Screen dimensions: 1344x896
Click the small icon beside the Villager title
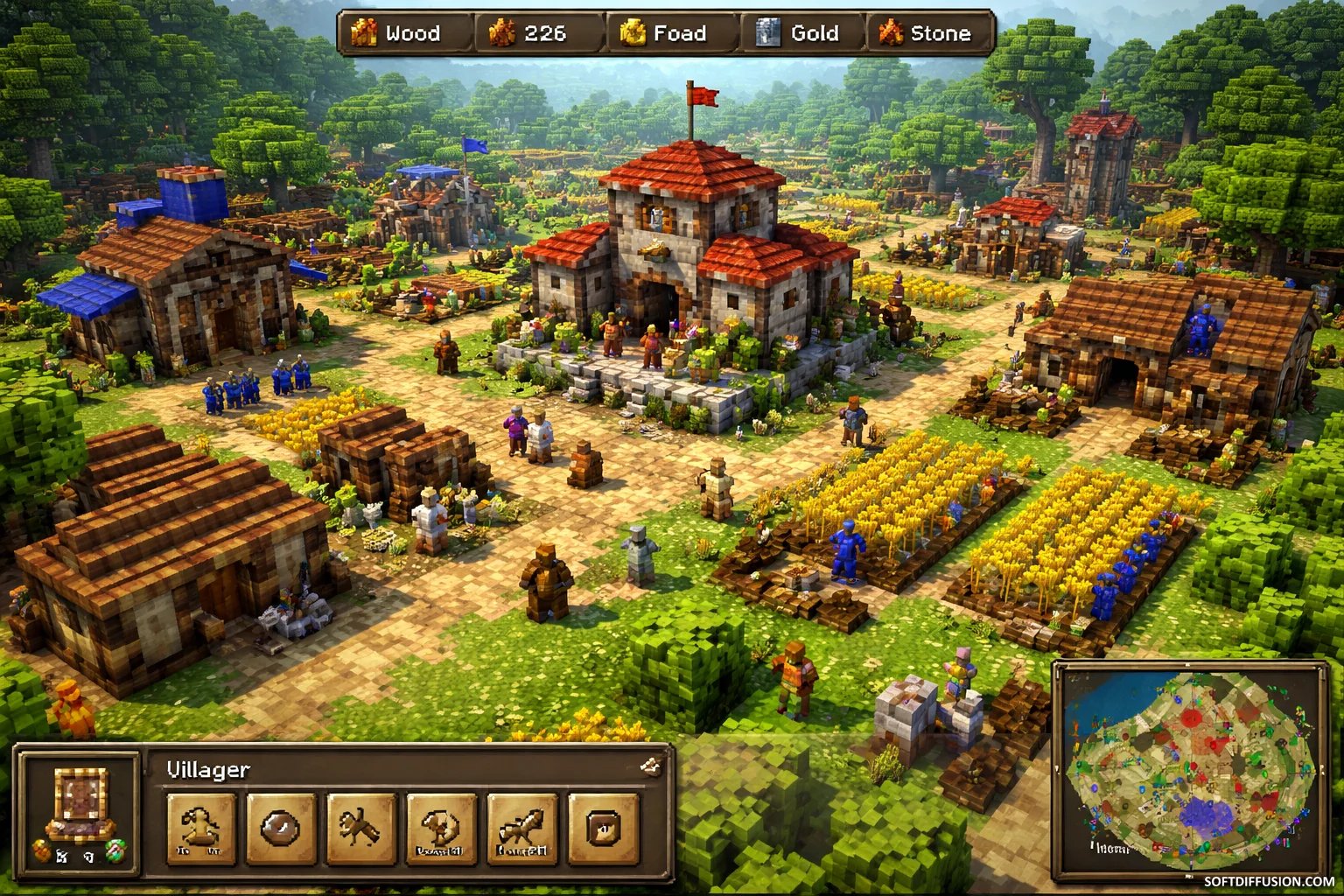click(650, 767)
